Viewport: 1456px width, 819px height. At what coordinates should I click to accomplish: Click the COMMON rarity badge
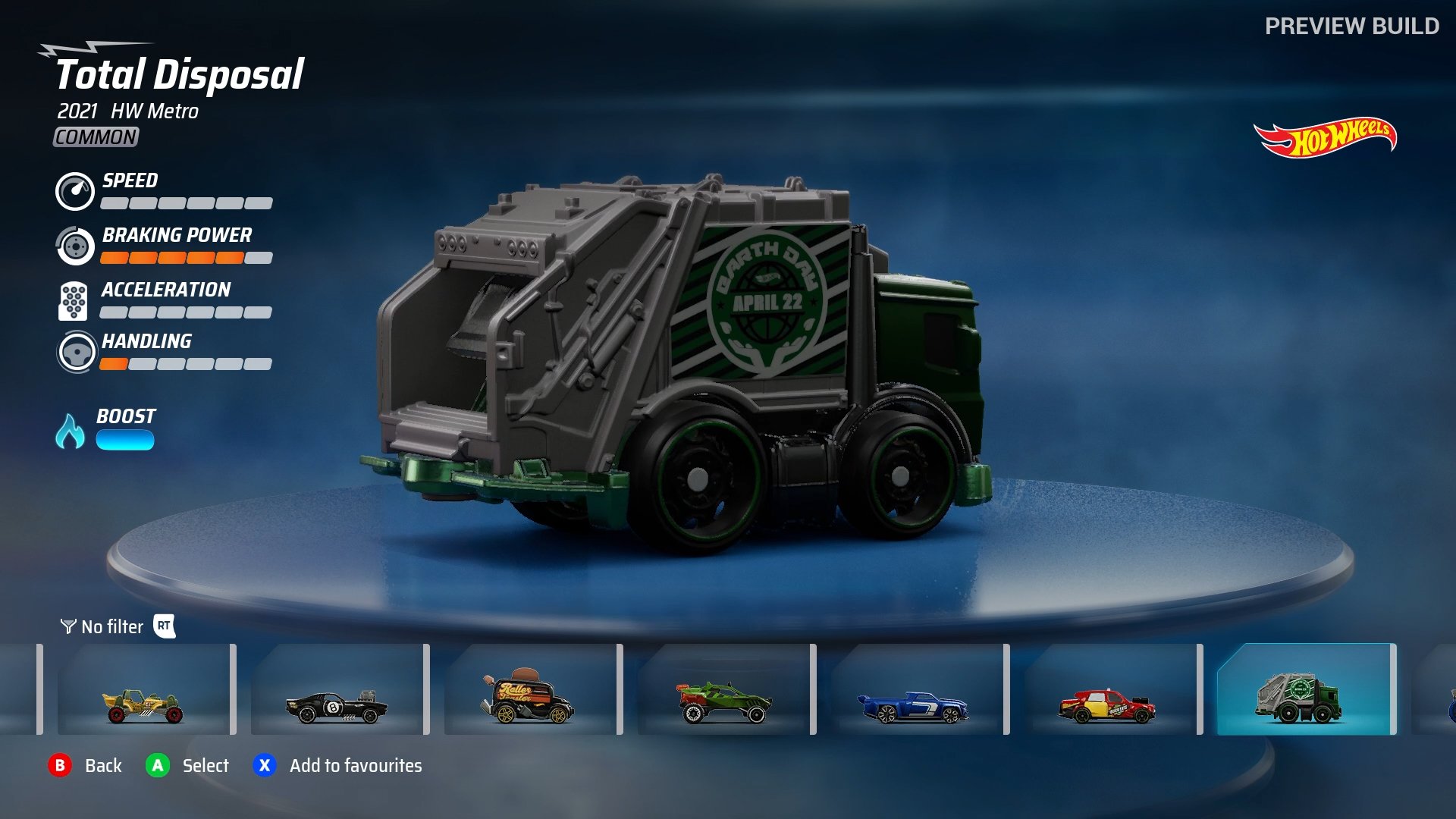[x=94, y=137]
